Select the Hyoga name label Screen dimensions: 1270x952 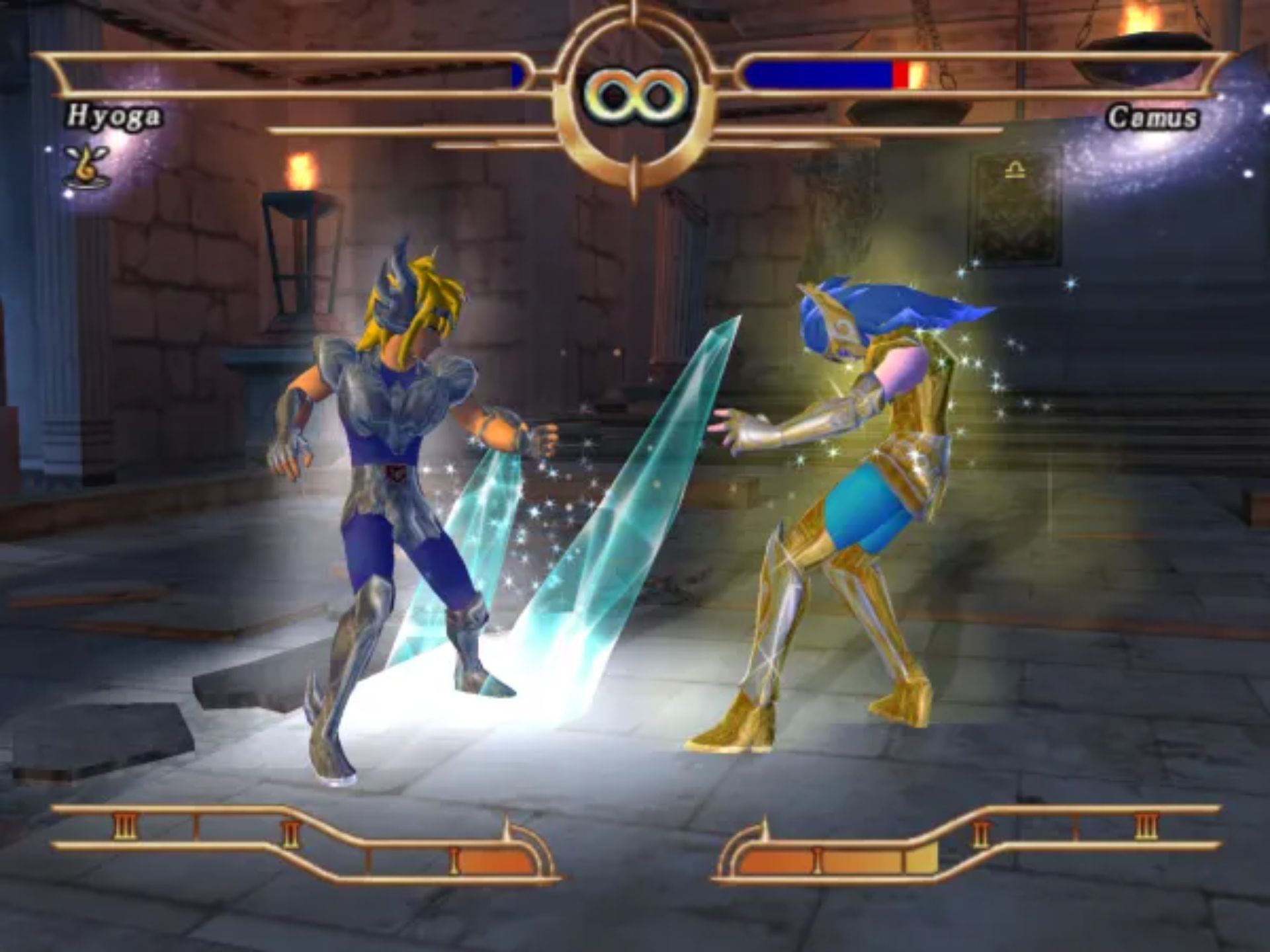pos(116,116)
